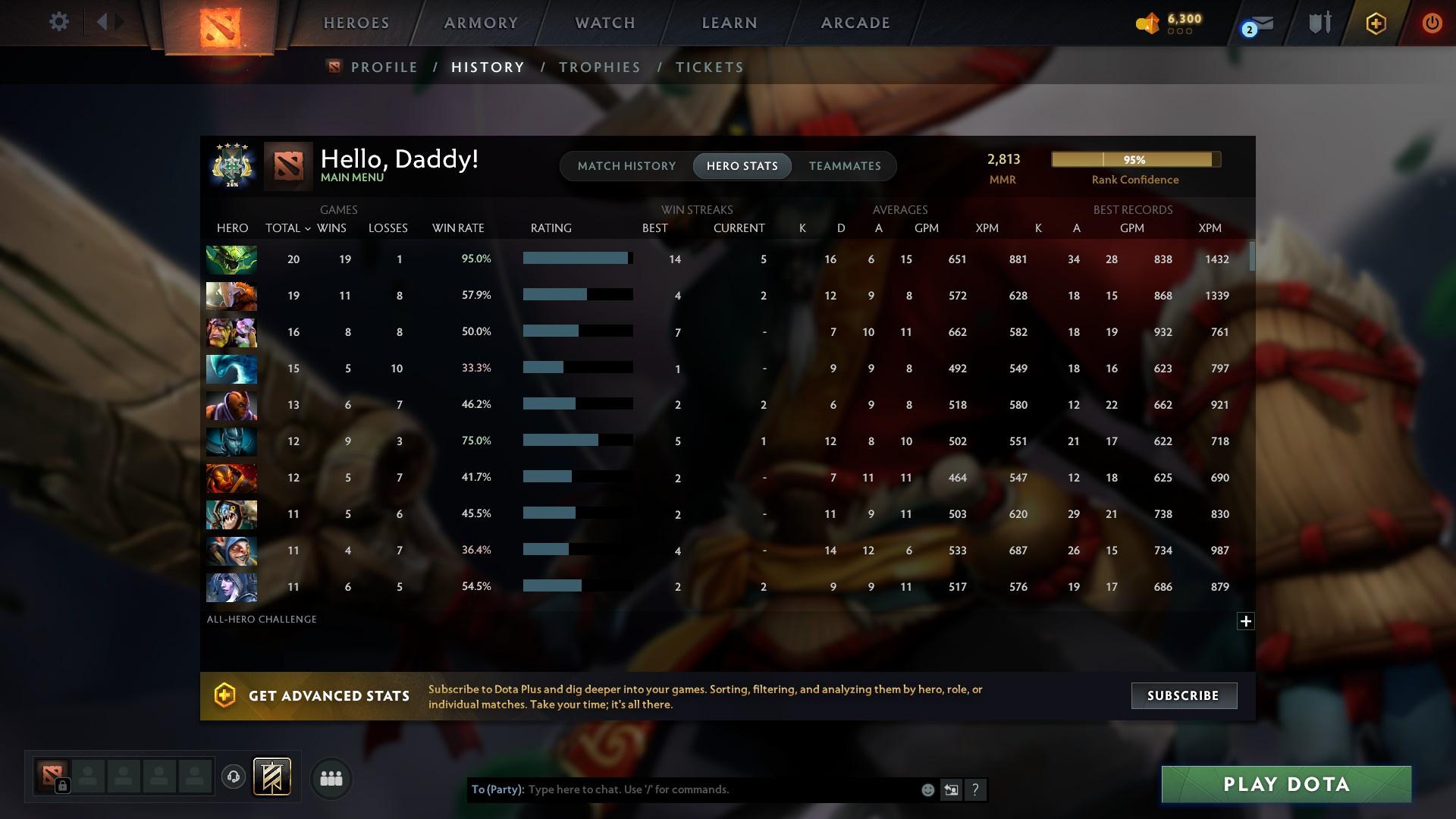Open Dota Plus via the hexagon plus icon
This screenshot has width=1456, height=819.
coord(1376,23)
